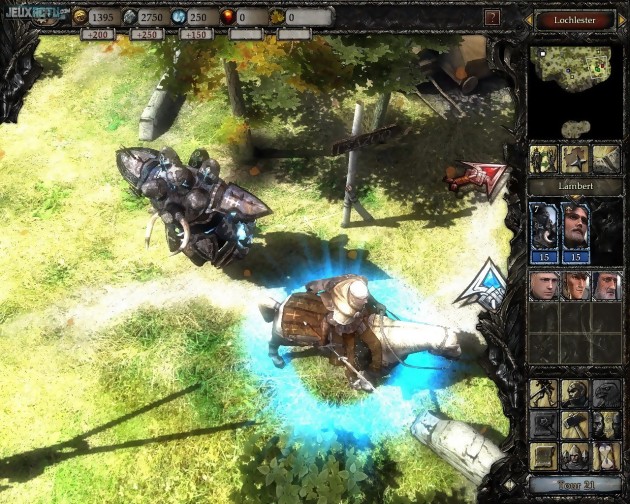Click on the minimap
The image size is (630, 504).
[x=574, y=86]
